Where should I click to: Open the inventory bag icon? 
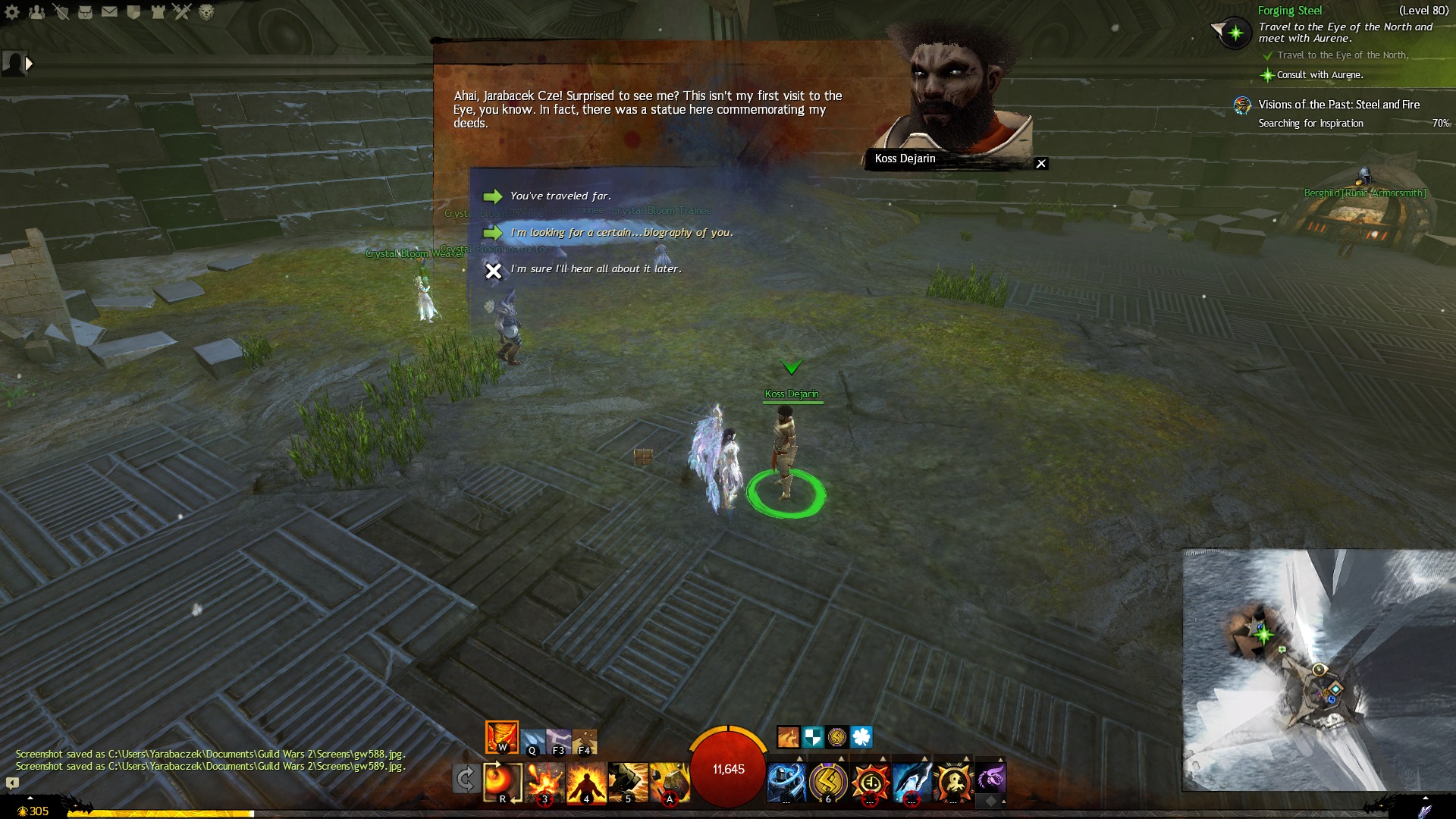tap(85, 12)
